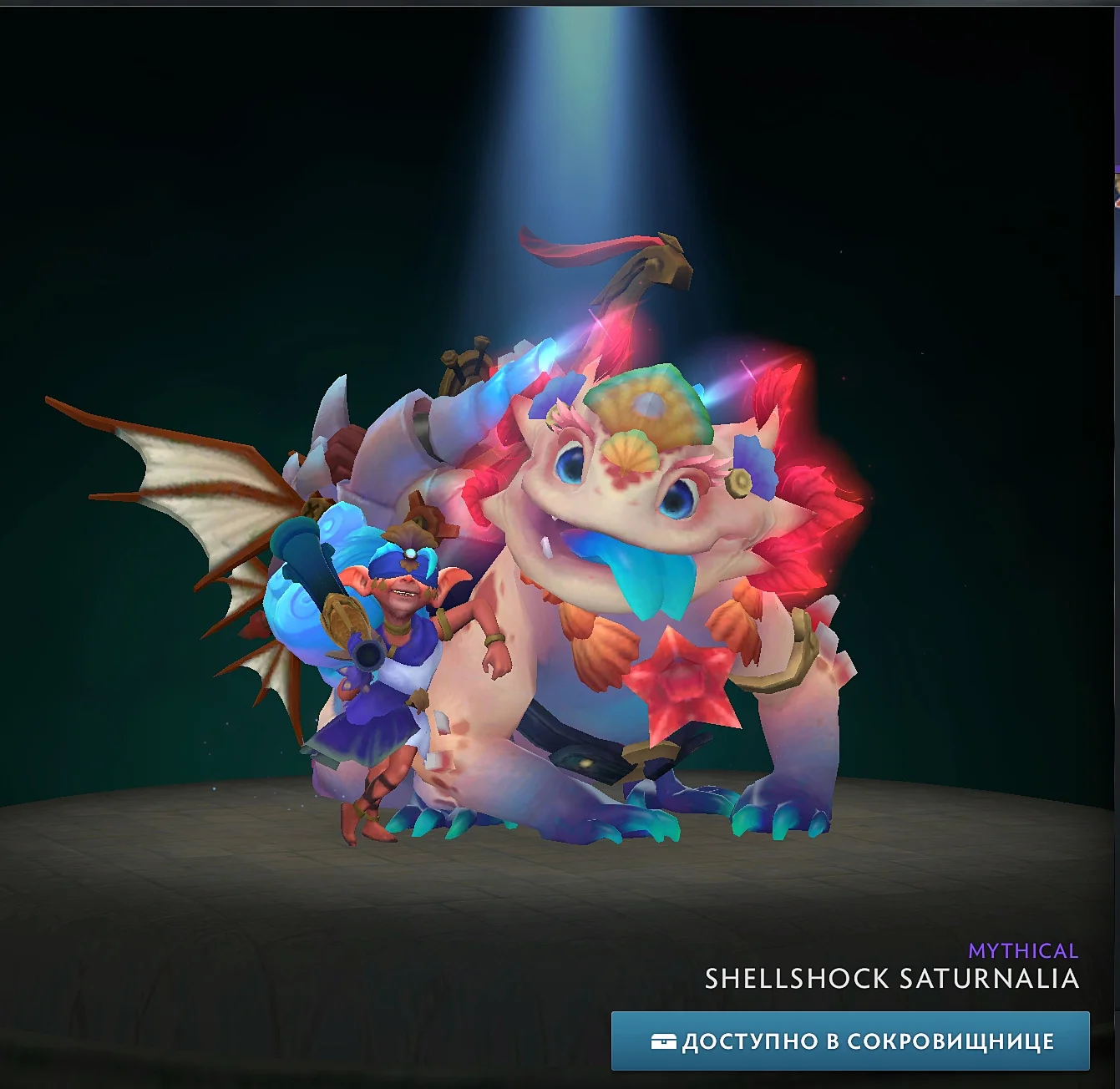Click the red flag atop the courier's saddle
This screenshot has width=1120, height=1089.
(576, 251)
